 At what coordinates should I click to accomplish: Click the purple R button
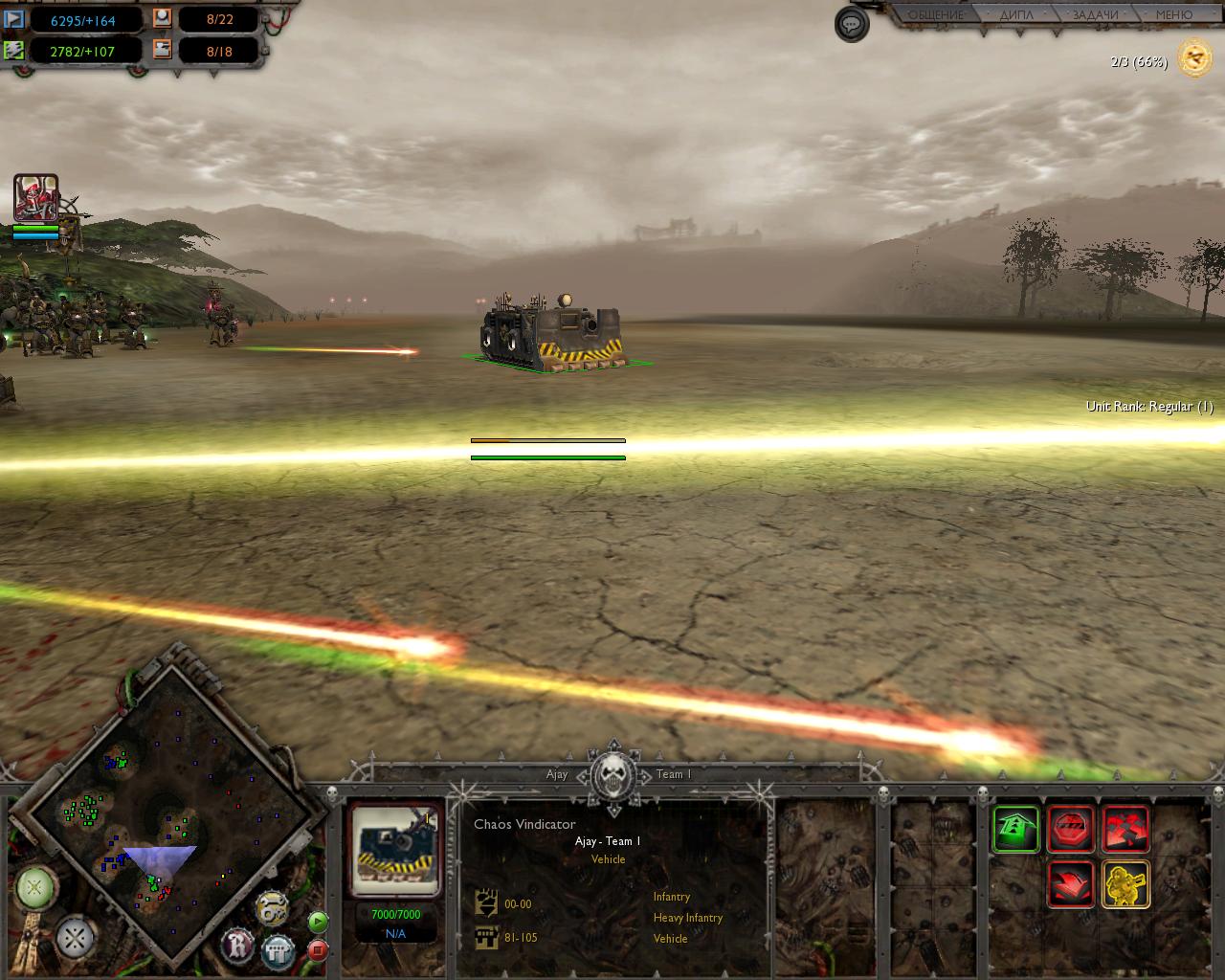(238, 946)
